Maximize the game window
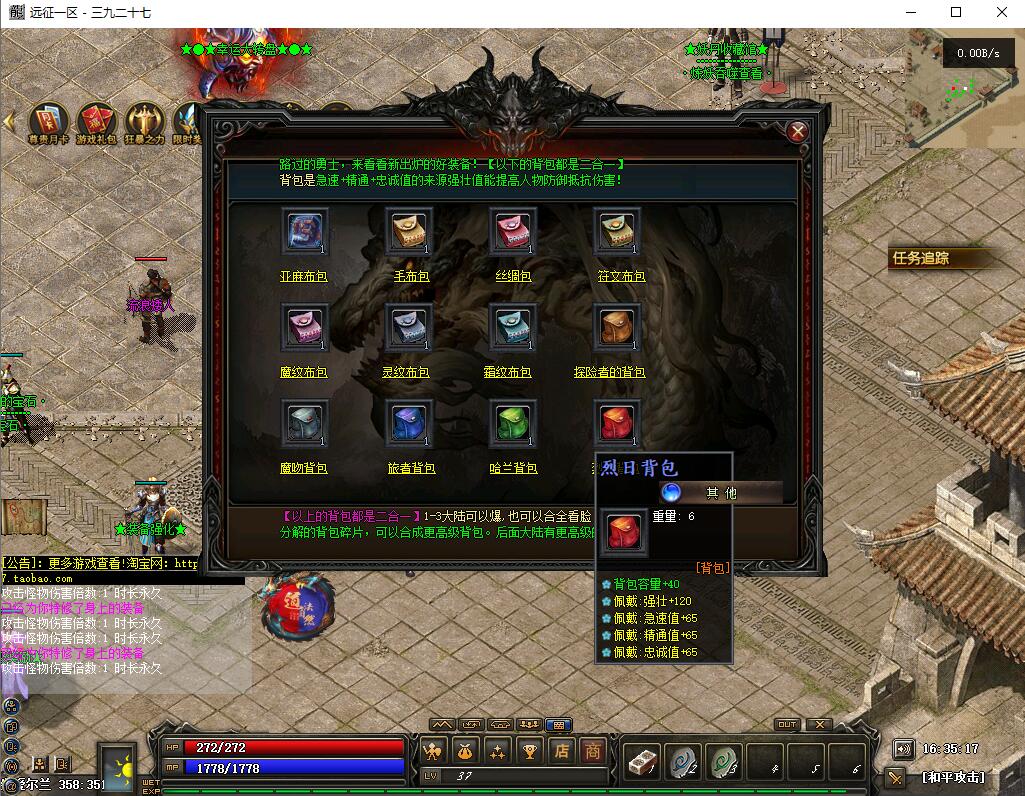Screen dimensions: 1025x796 [x=956, y=12]
